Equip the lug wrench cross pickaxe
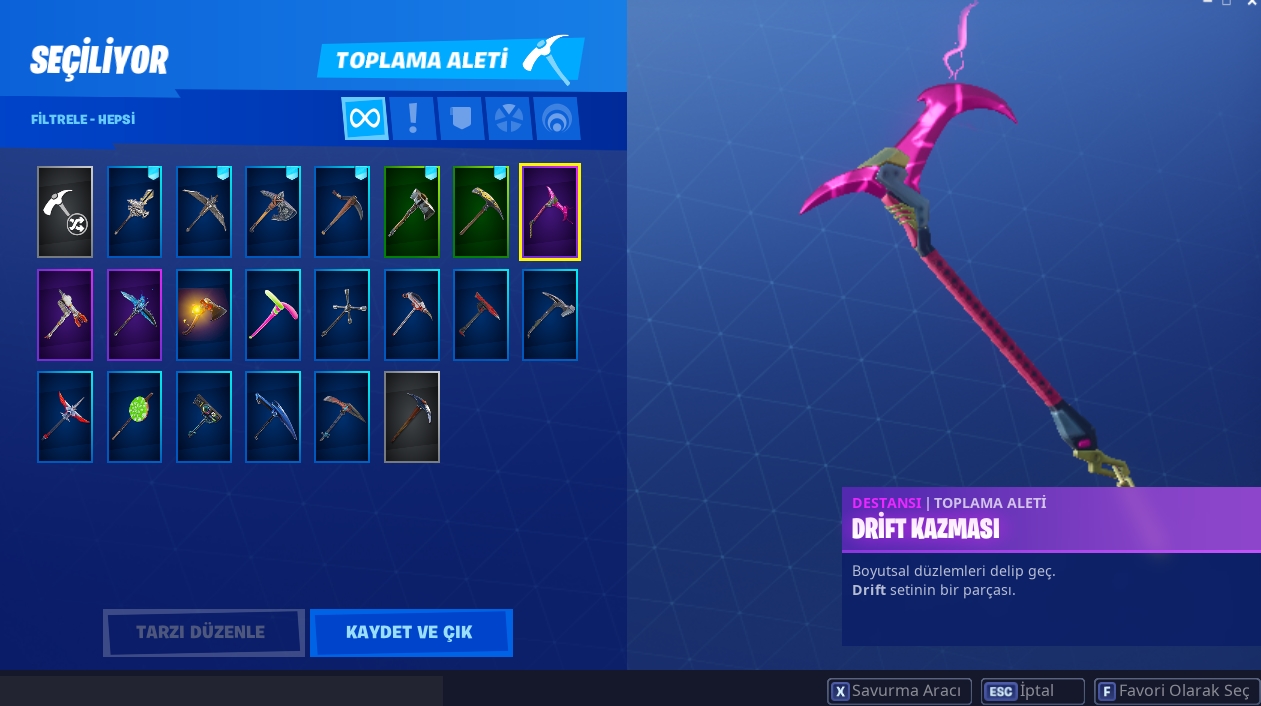The image size is (1261, 706). [342, 314]
